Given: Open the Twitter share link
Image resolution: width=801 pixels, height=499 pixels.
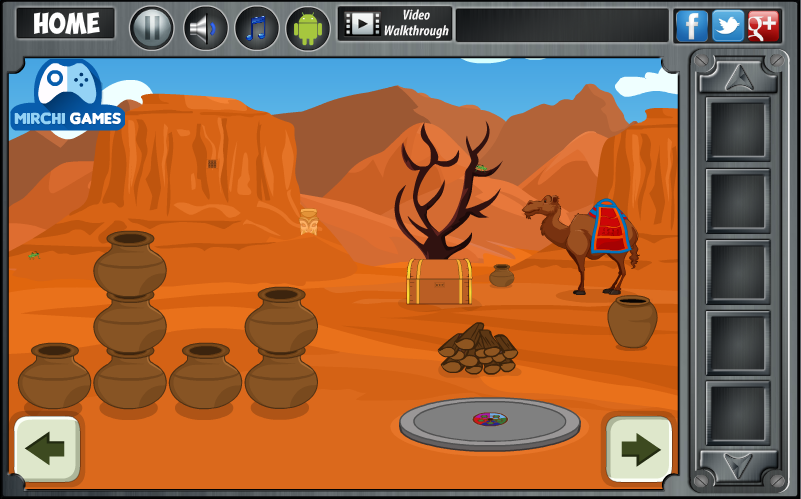Looking at the screenshot, I should click(x=727, y=26).
